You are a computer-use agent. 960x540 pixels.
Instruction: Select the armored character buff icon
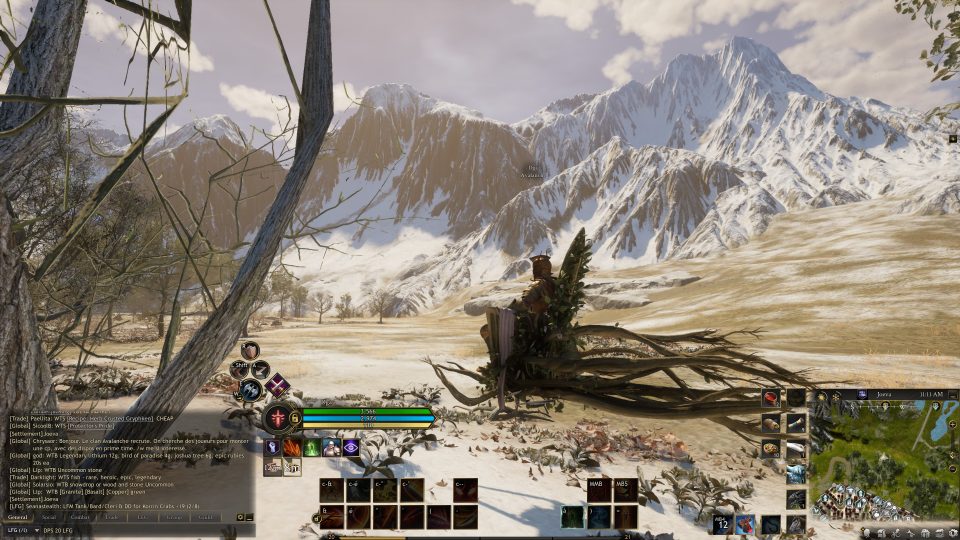point(331,447)
